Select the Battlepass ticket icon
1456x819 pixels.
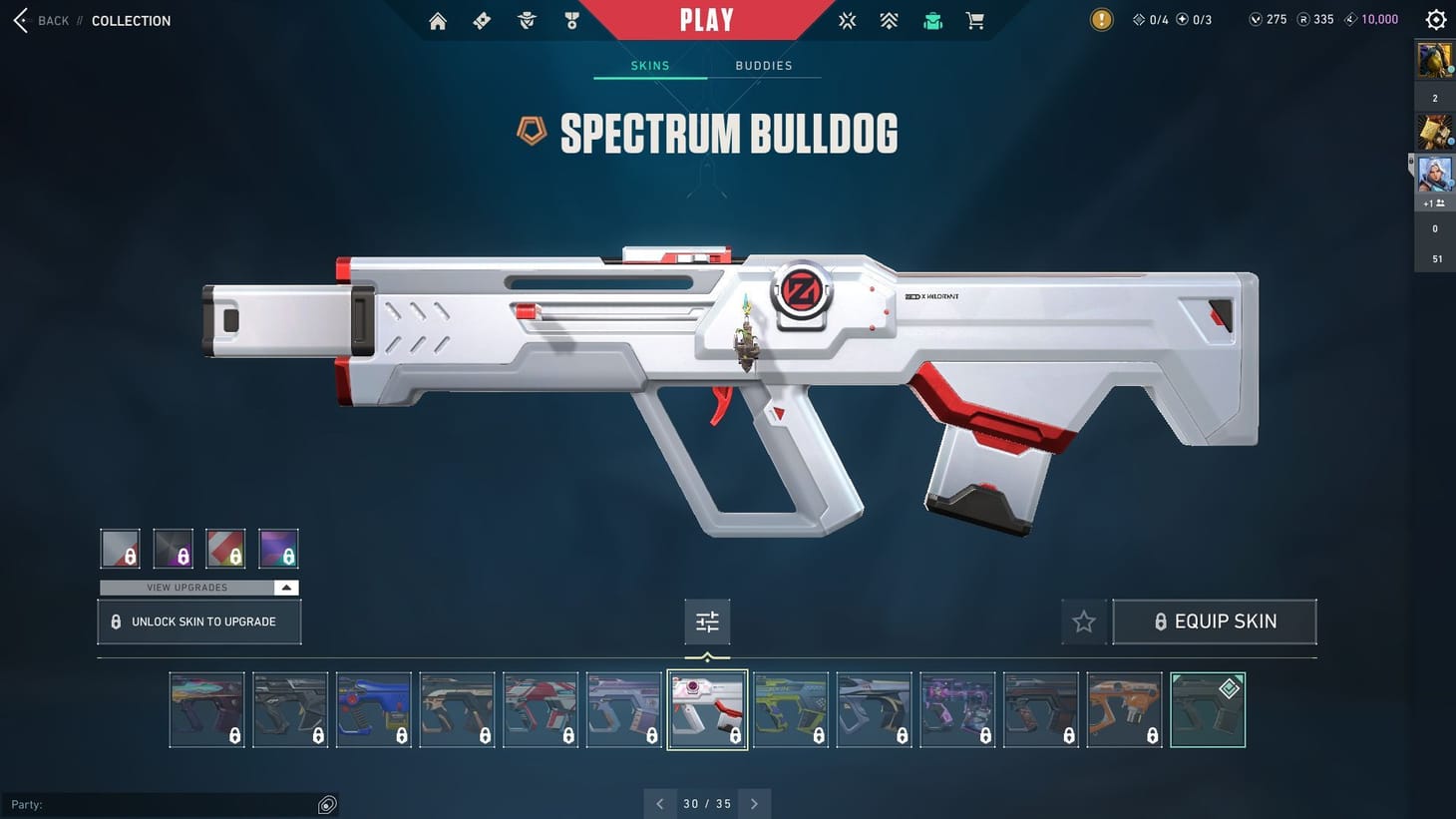[481, 20]
